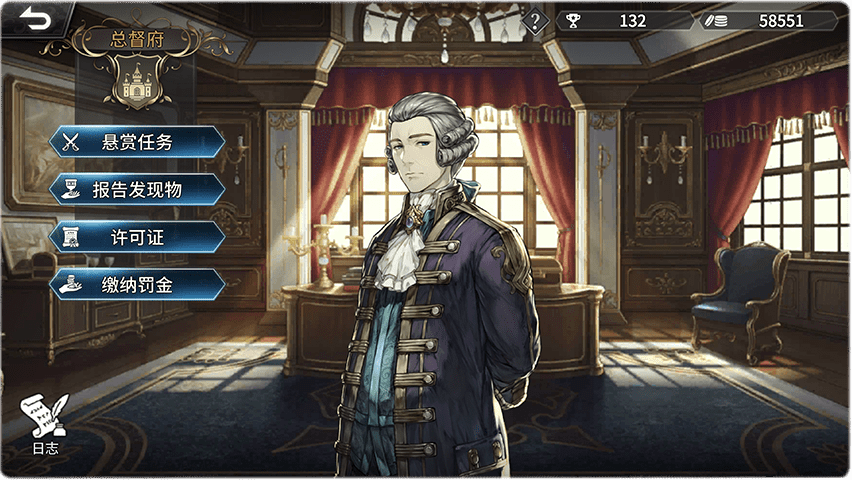This screenshot has width=852, height=480.
Task: Choose 缴纳罚金 to pay fines
Action: pyautogui.click(x=137, y=285)
